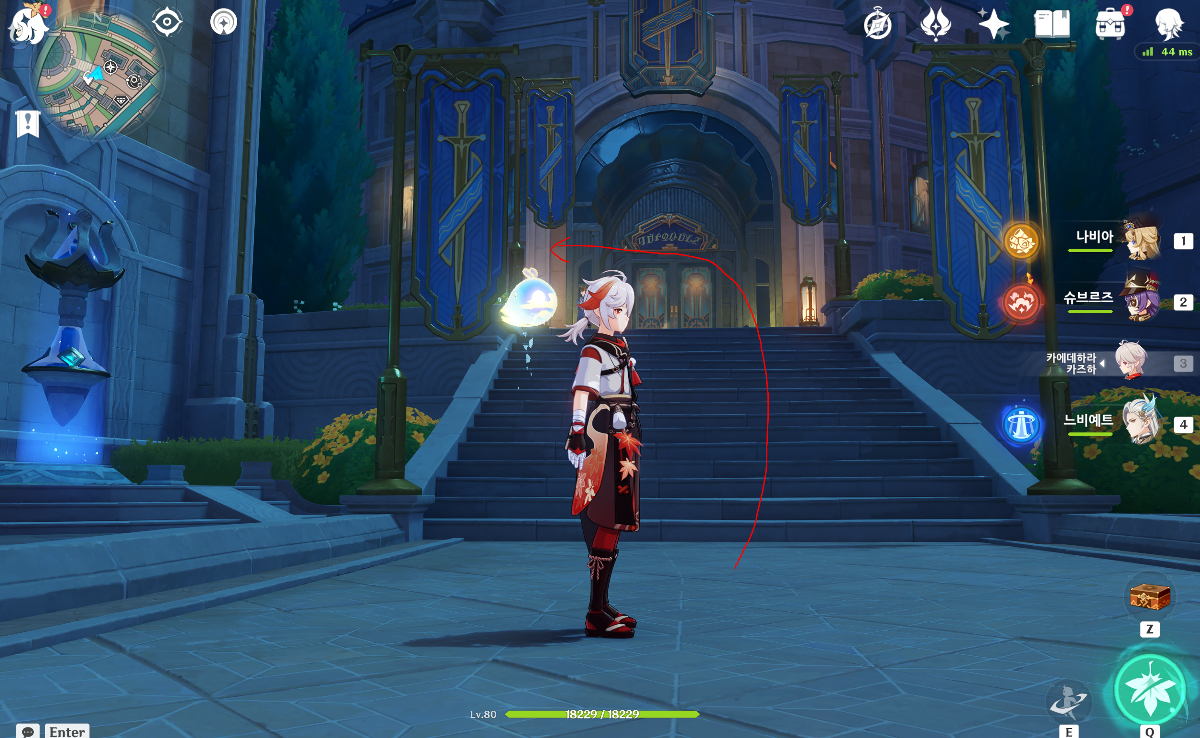Open the Paimon main menu
Viewport: 1200px width, 738px height.
(x=28, y=22)
